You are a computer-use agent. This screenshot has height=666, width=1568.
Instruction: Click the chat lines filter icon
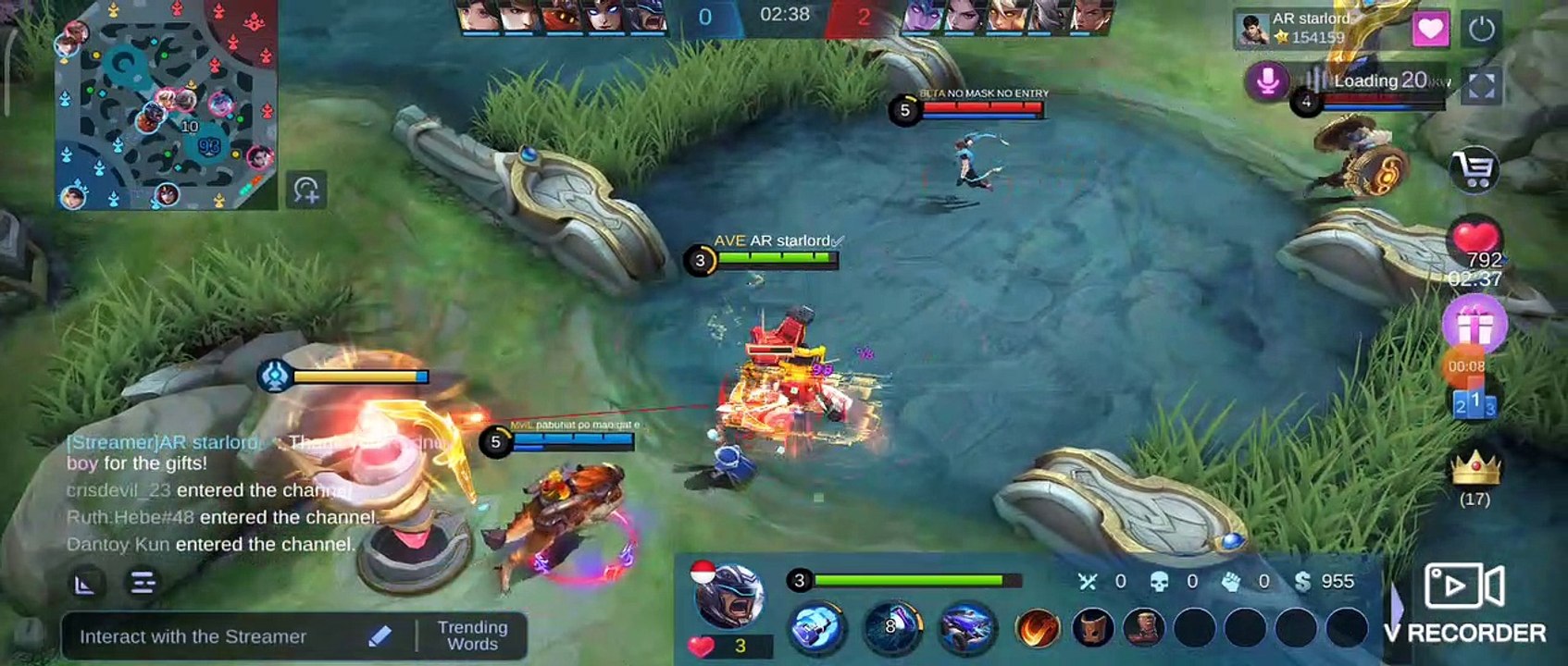(143, 584)
